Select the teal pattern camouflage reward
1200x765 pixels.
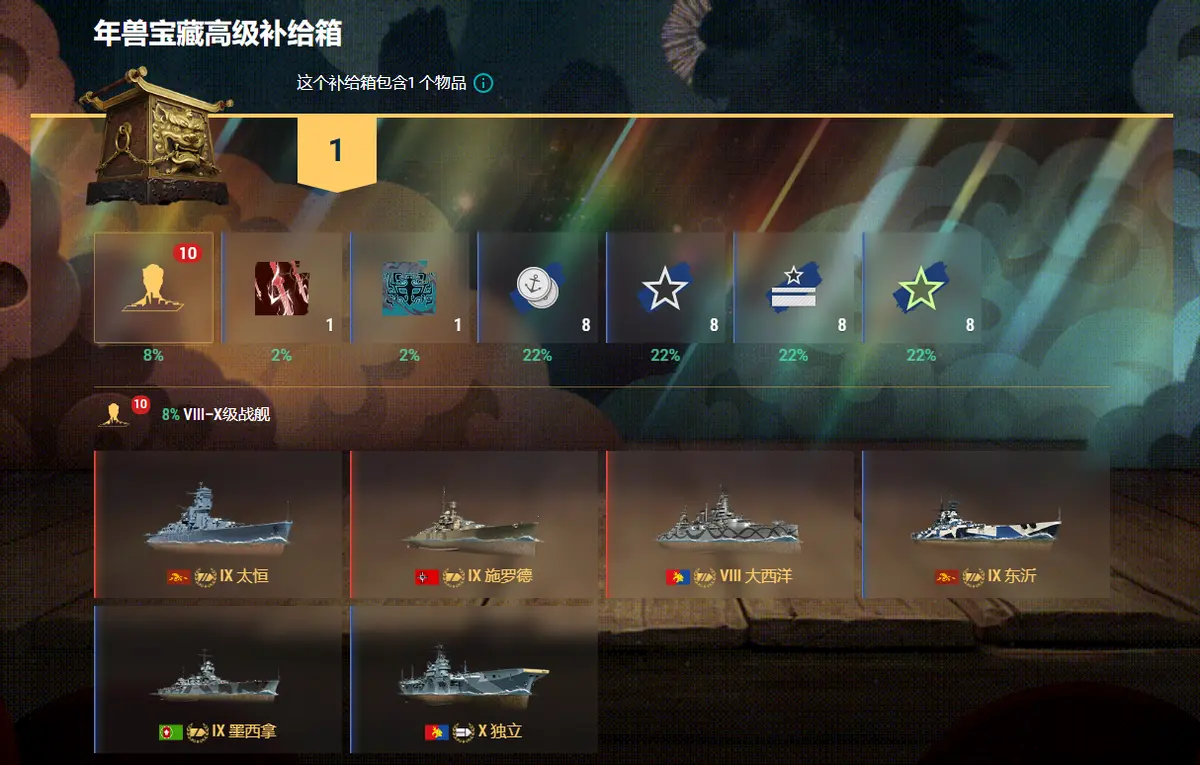pyautogui.click(x=410, y=288)
